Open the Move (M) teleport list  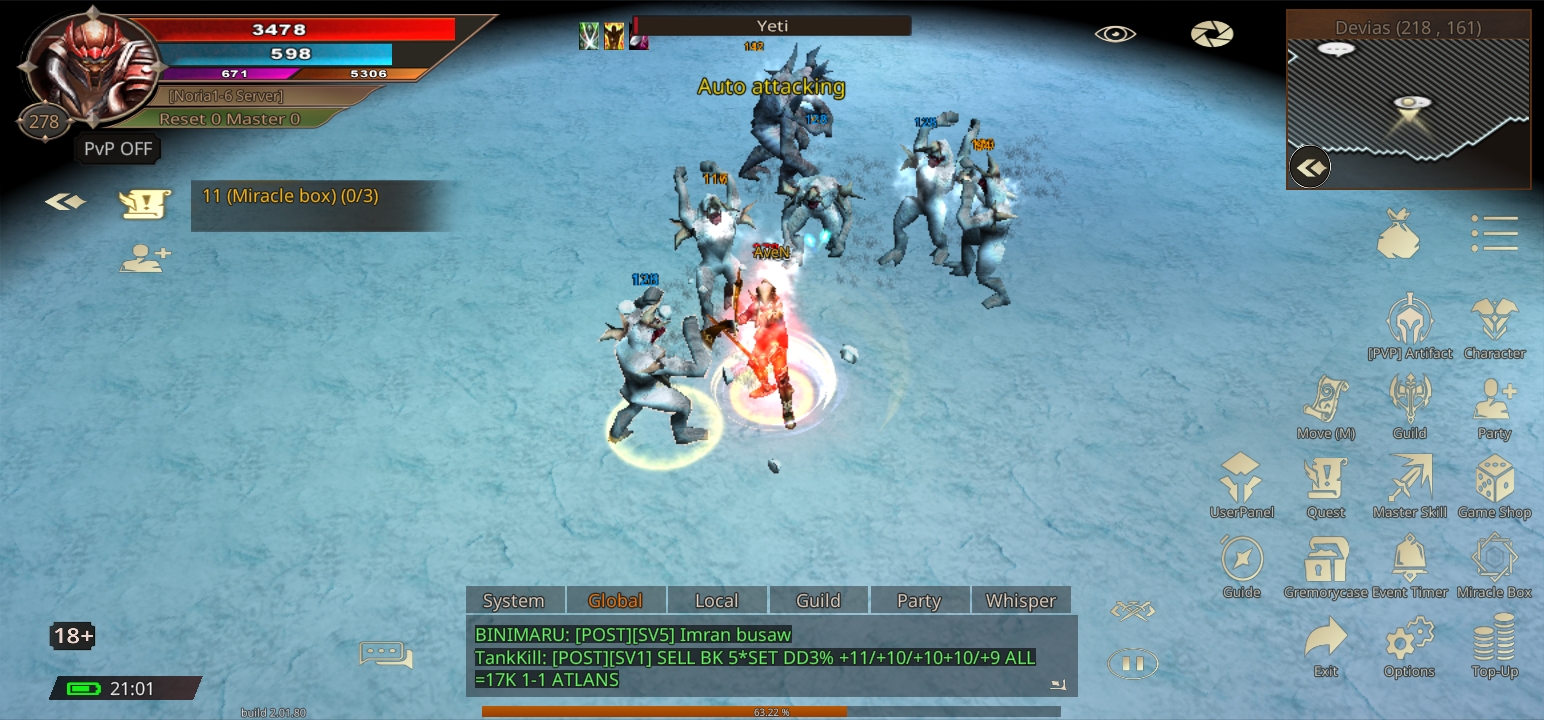(x=1326, y=404)
